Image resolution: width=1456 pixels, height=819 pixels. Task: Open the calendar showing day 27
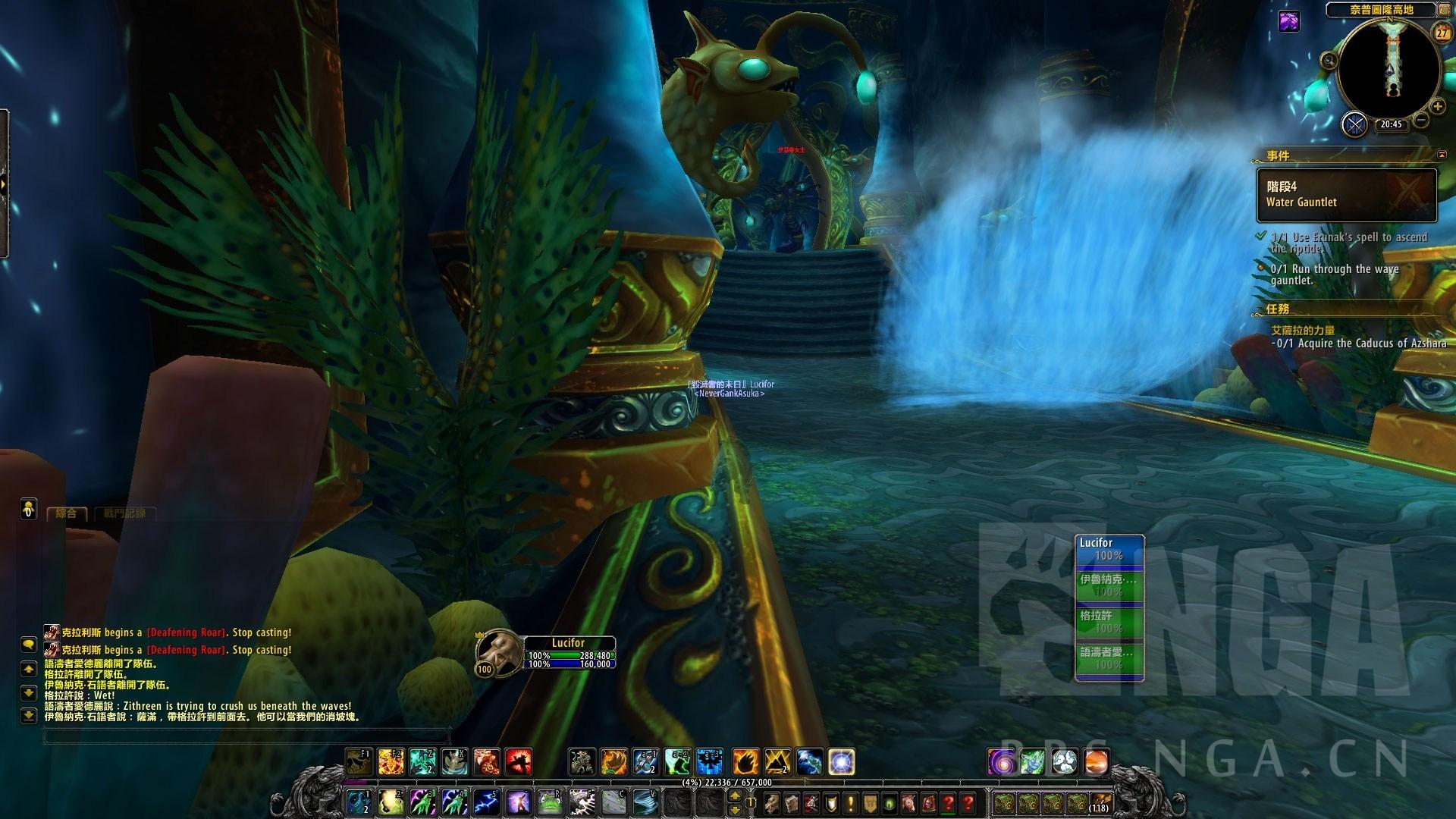tap(1442, 33)
